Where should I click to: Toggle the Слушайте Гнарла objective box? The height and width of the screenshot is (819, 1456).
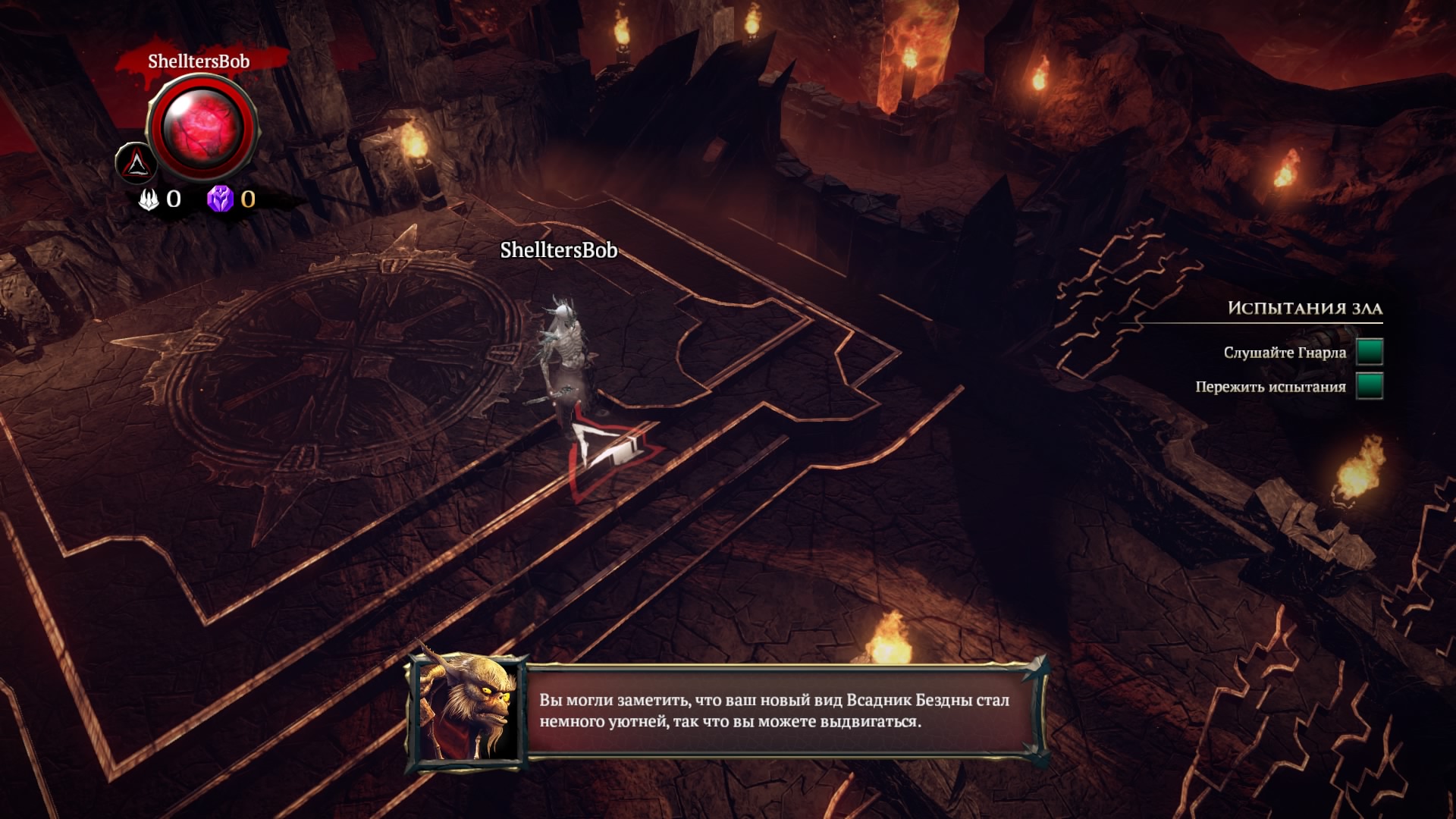1369,352
